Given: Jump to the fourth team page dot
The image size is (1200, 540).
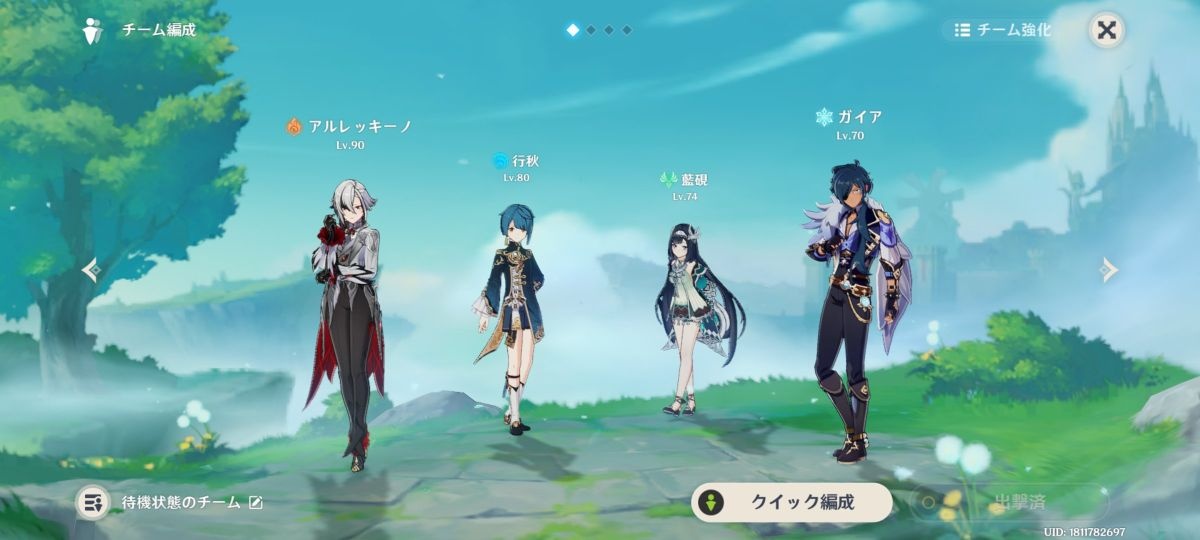Looking at the screenshot, I should tap(627, 30).
